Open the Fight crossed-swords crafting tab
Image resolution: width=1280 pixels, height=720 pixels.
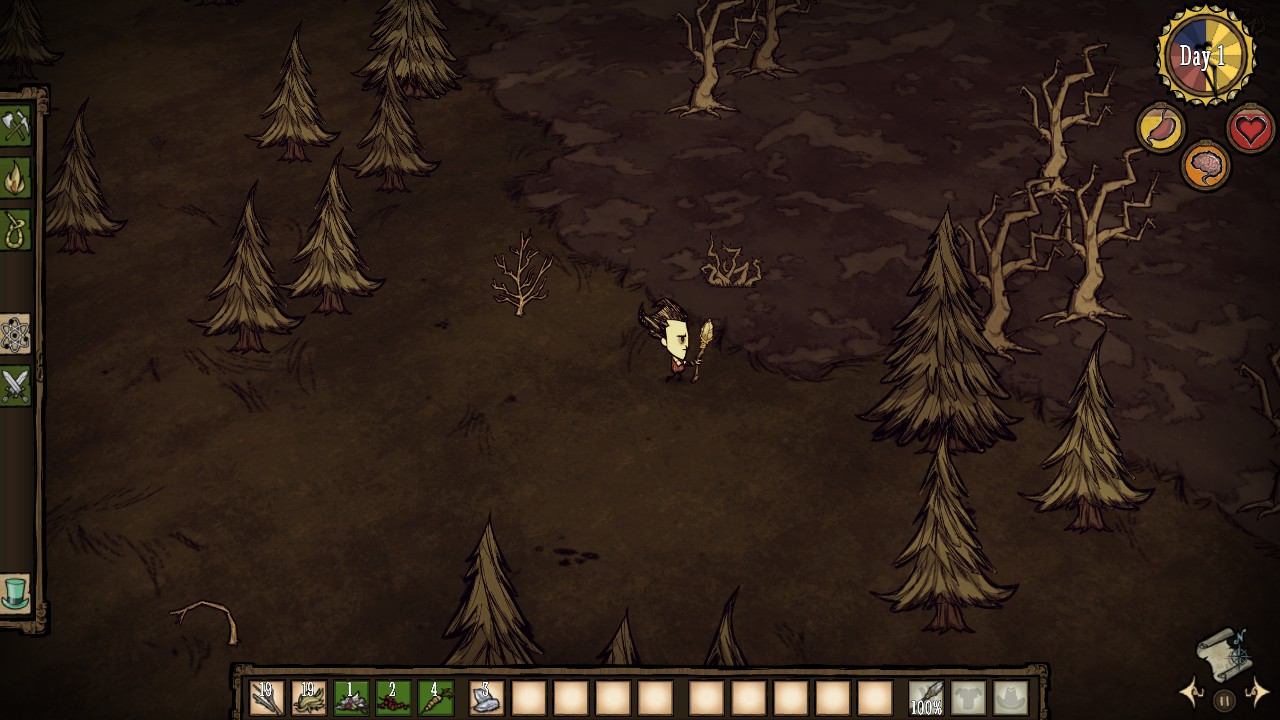(x=15, y=386)
